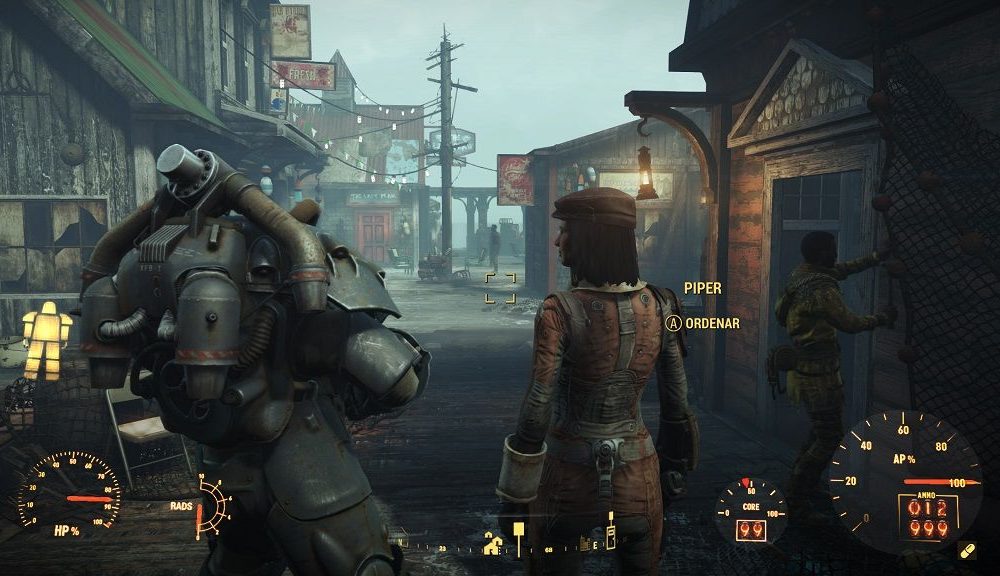Click the settlement houses marker on the compass
Screen dimensions: 1000x576
pos(493,544)
